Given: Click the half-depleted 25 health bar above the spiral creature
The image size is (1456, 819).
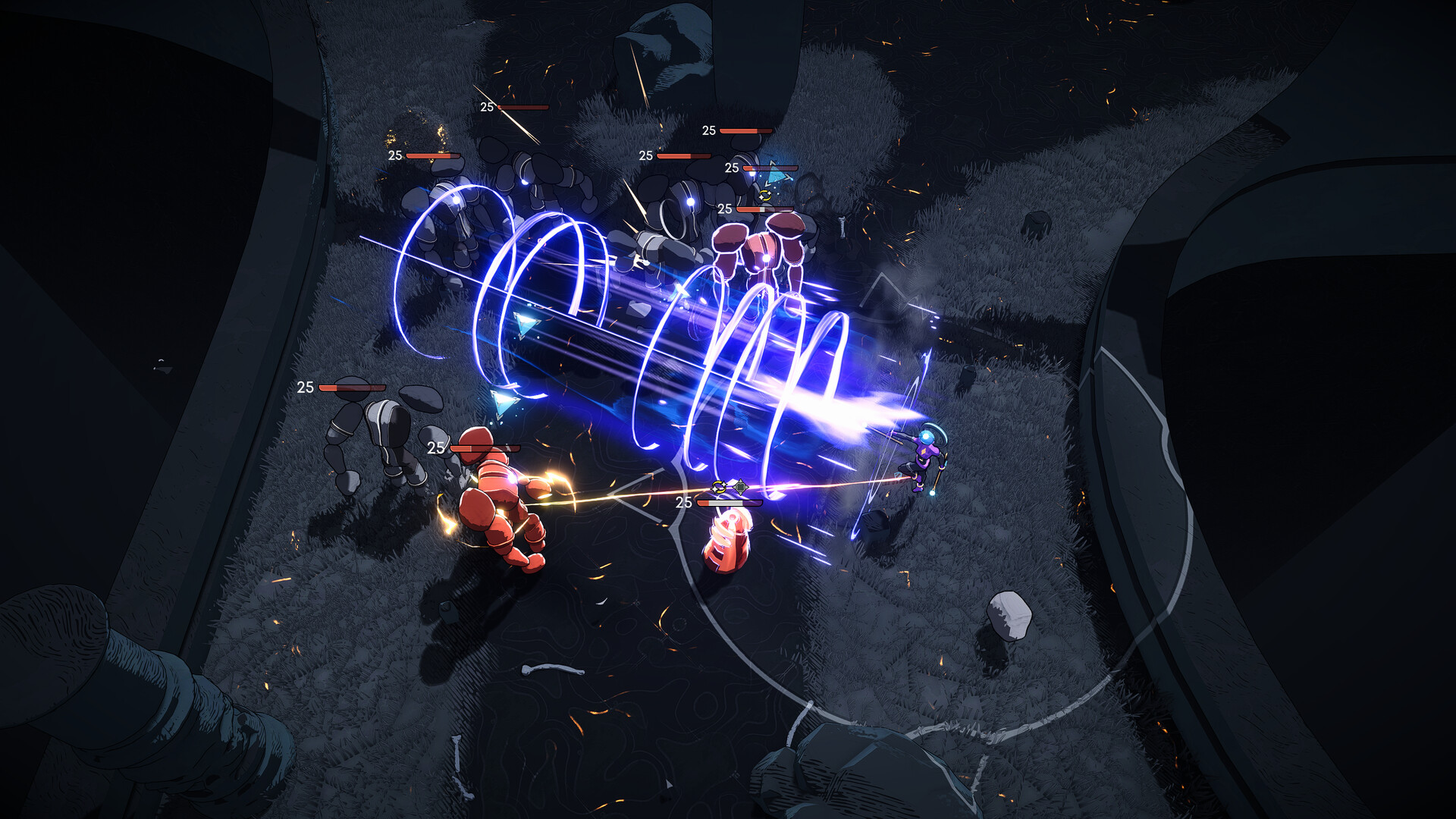Looking at the screenshot, I should pos(729,503).
